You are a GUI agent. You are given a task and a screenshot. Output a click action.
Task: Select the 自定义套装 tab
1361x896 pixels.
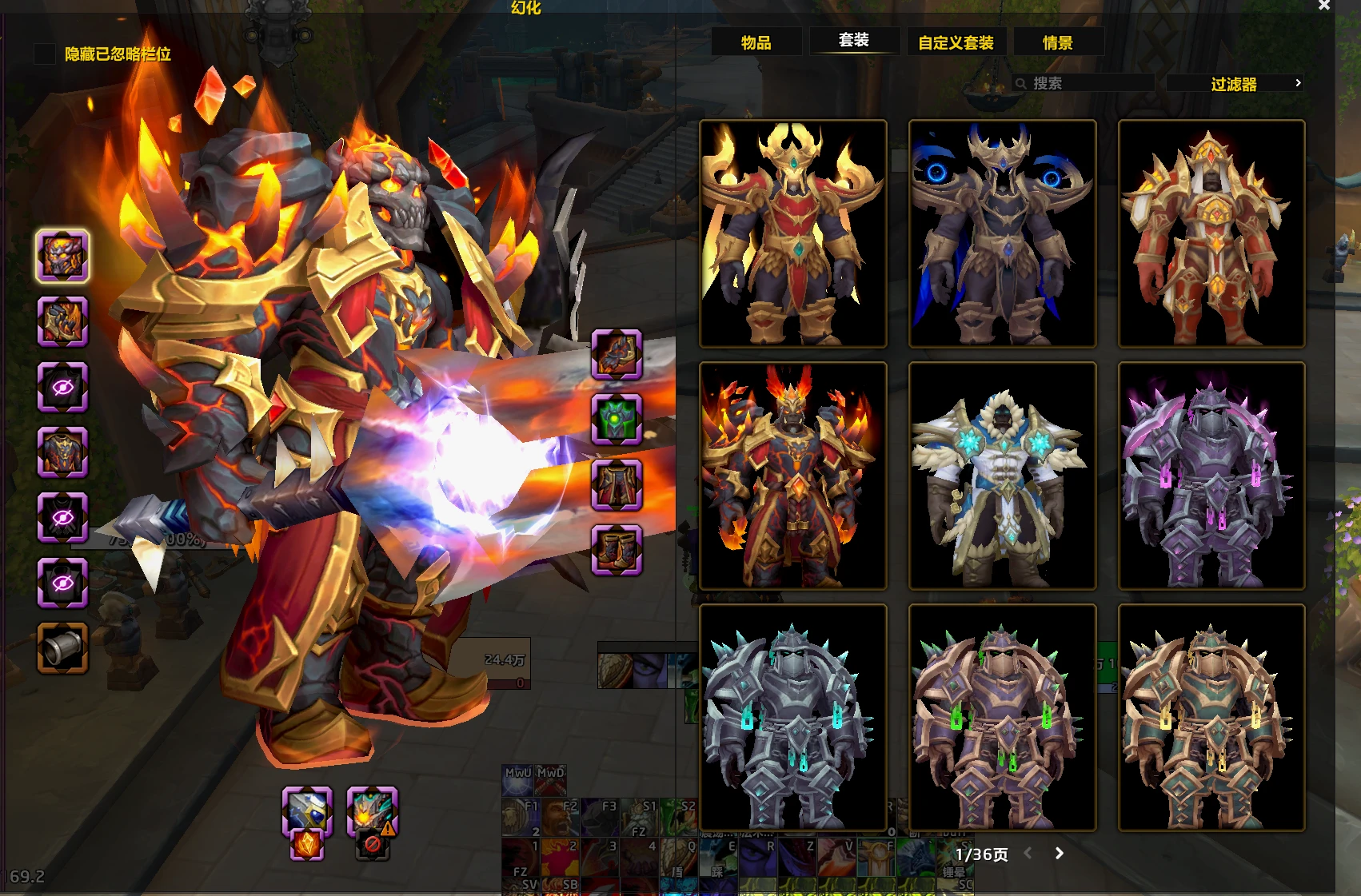(956, 42)
